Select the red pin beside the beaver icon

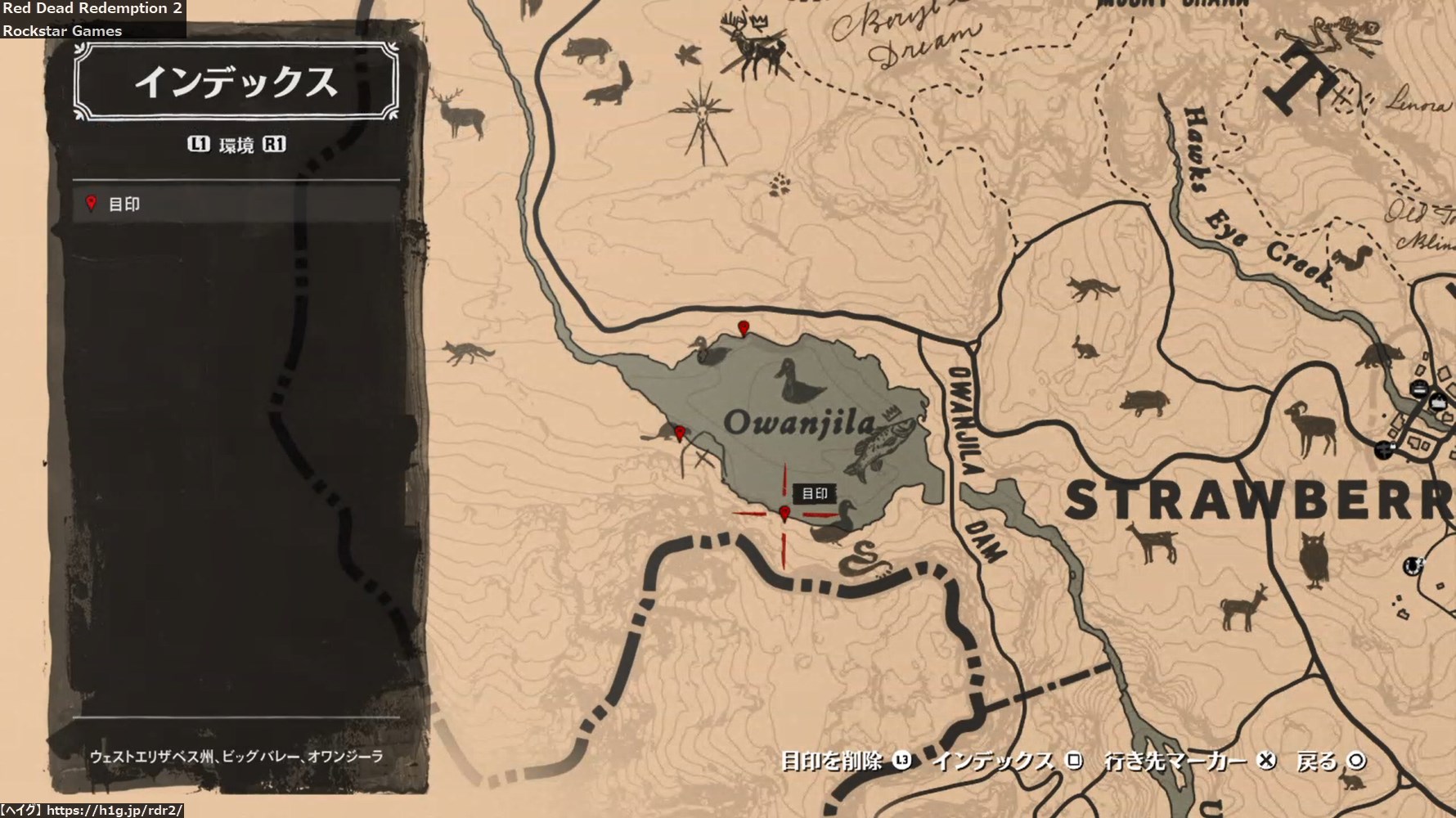(679, 433)
